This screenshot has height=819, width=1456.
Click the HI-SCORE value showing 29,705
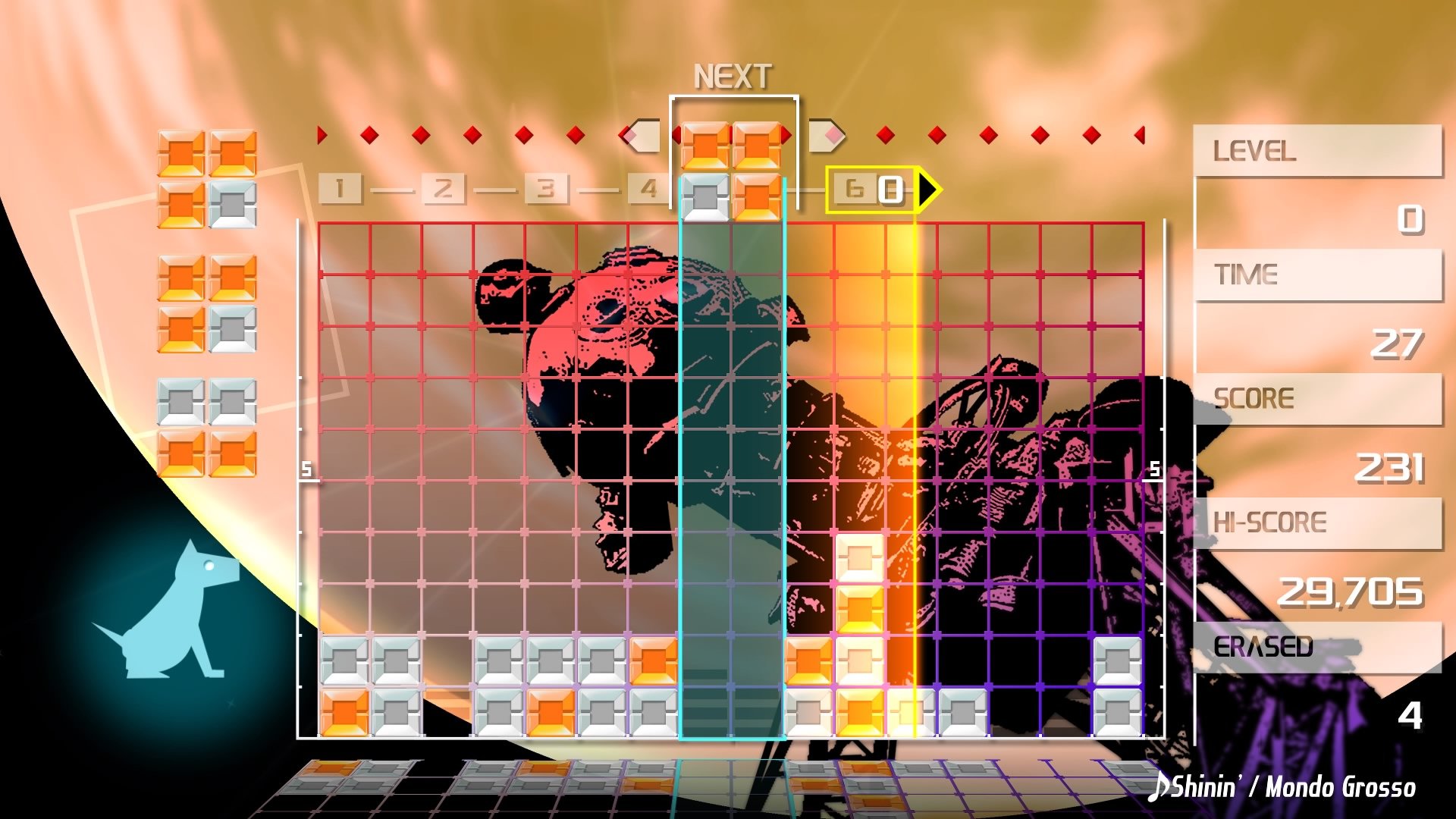[x=1354, y=593]
